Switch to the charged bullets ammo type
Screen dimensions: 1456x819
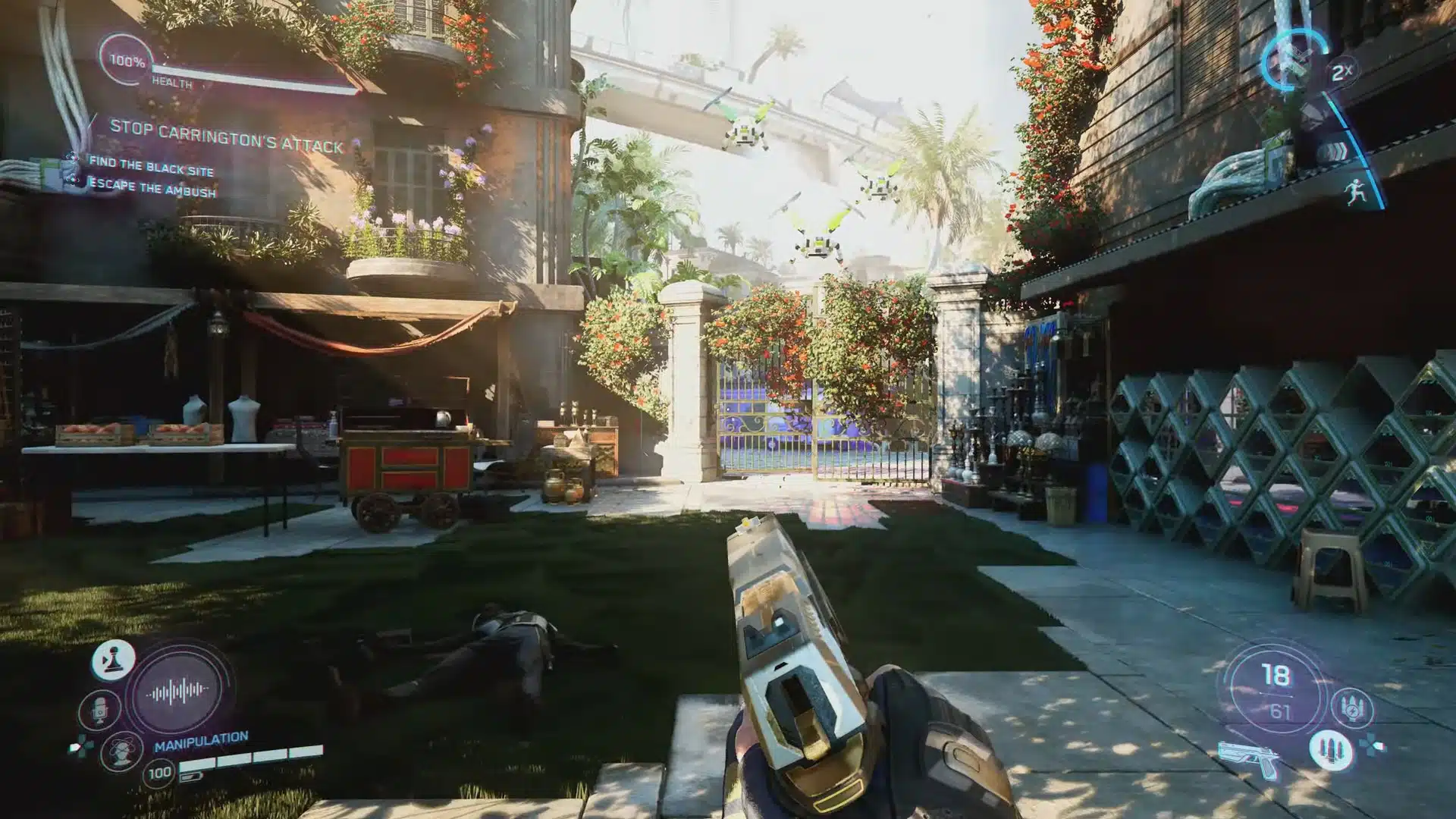pyautogui.click(x=1353, y=707)
